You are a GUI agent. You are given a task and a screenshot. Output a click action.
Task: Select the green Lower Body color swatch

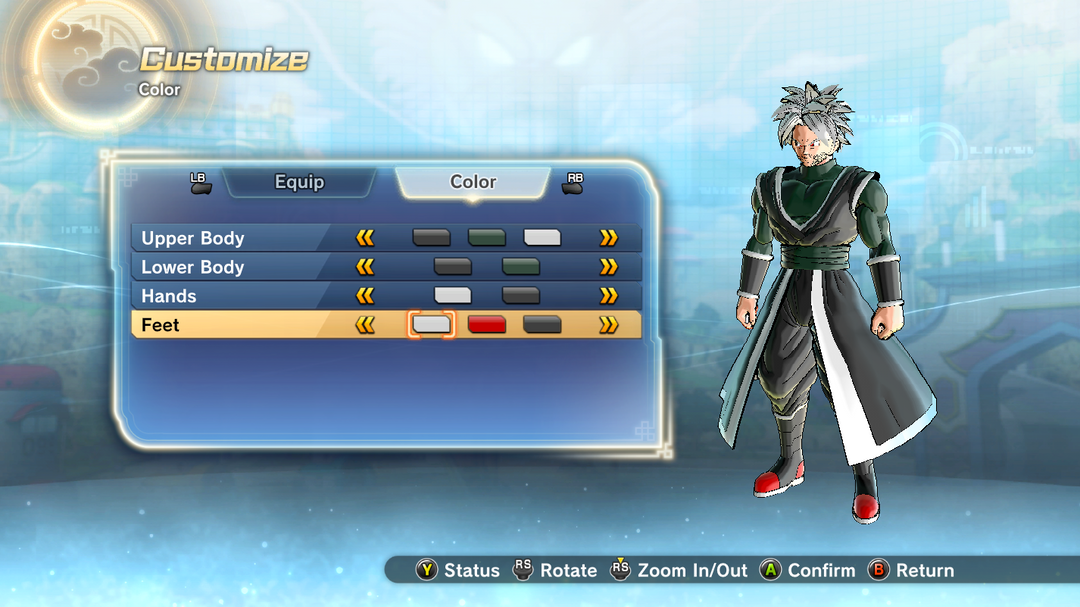pyautogui.click(x=520, y=267)
